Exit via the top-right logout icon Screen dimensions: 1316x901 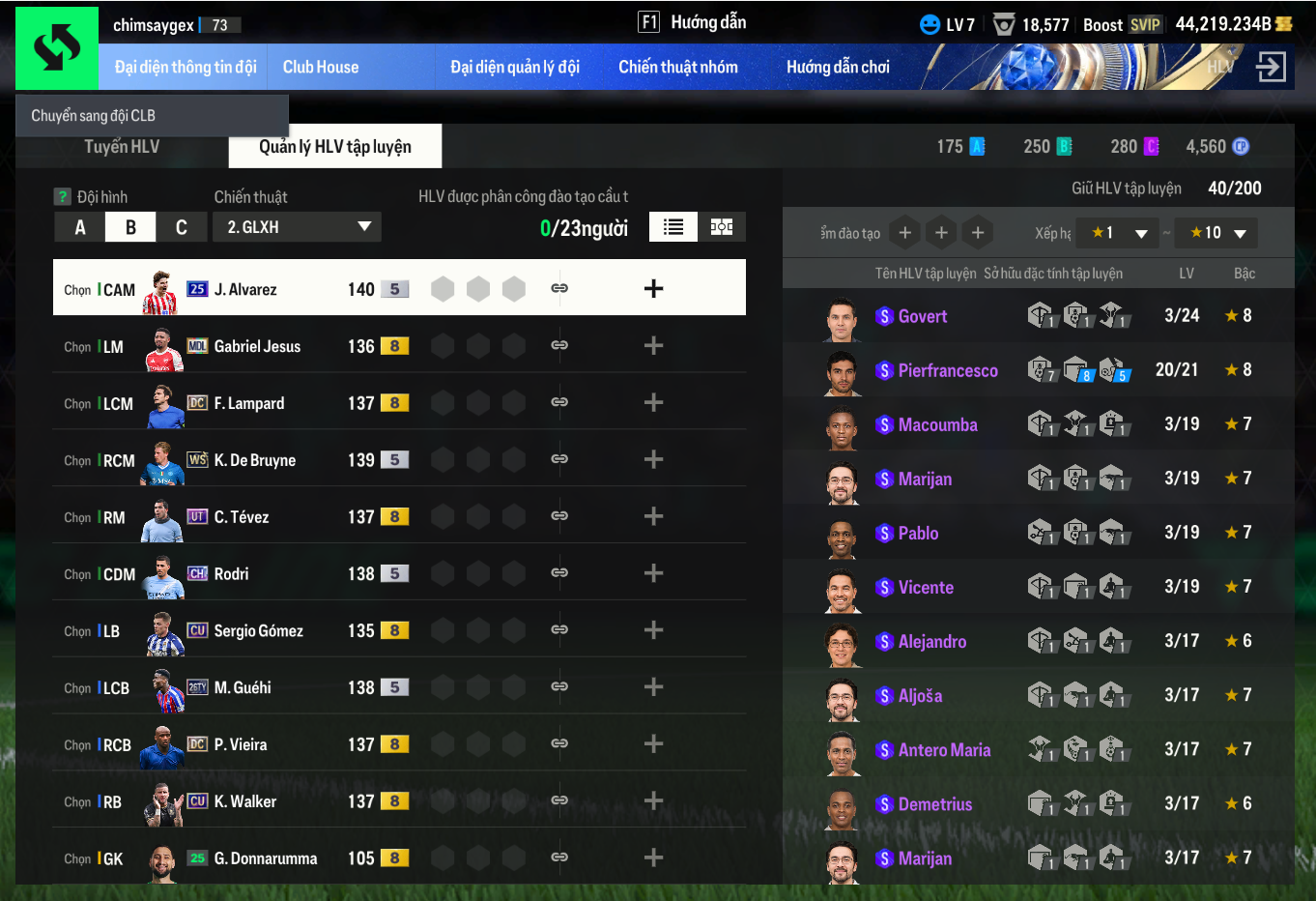coord(1271,67)
